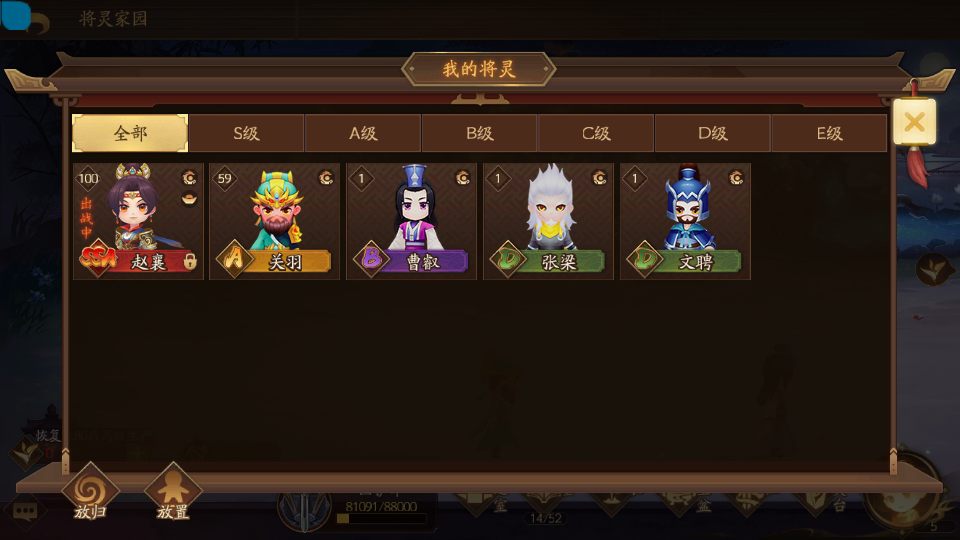The width and height of the screenshot is (960, 540).
Task: Close the 我的将灵 panel
Action: pyautogui.click(x=914, y=123)
